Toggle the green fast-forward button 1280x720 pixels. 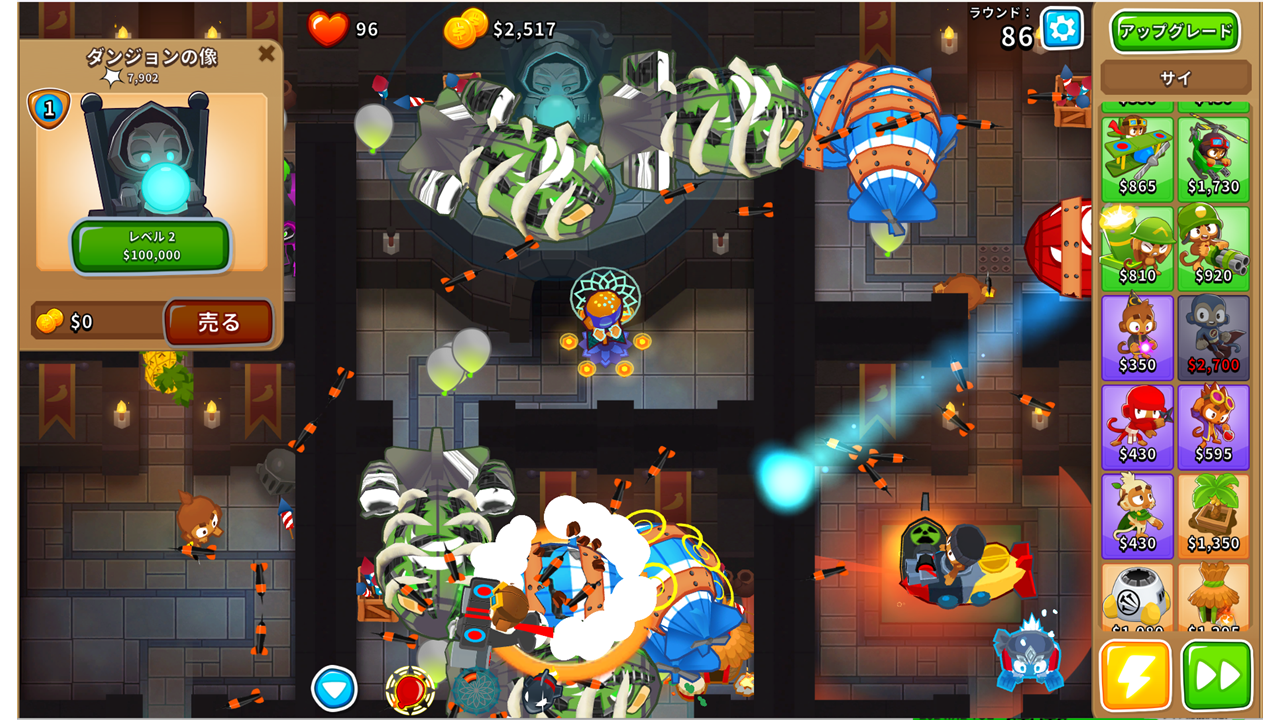click(1217, 676)
